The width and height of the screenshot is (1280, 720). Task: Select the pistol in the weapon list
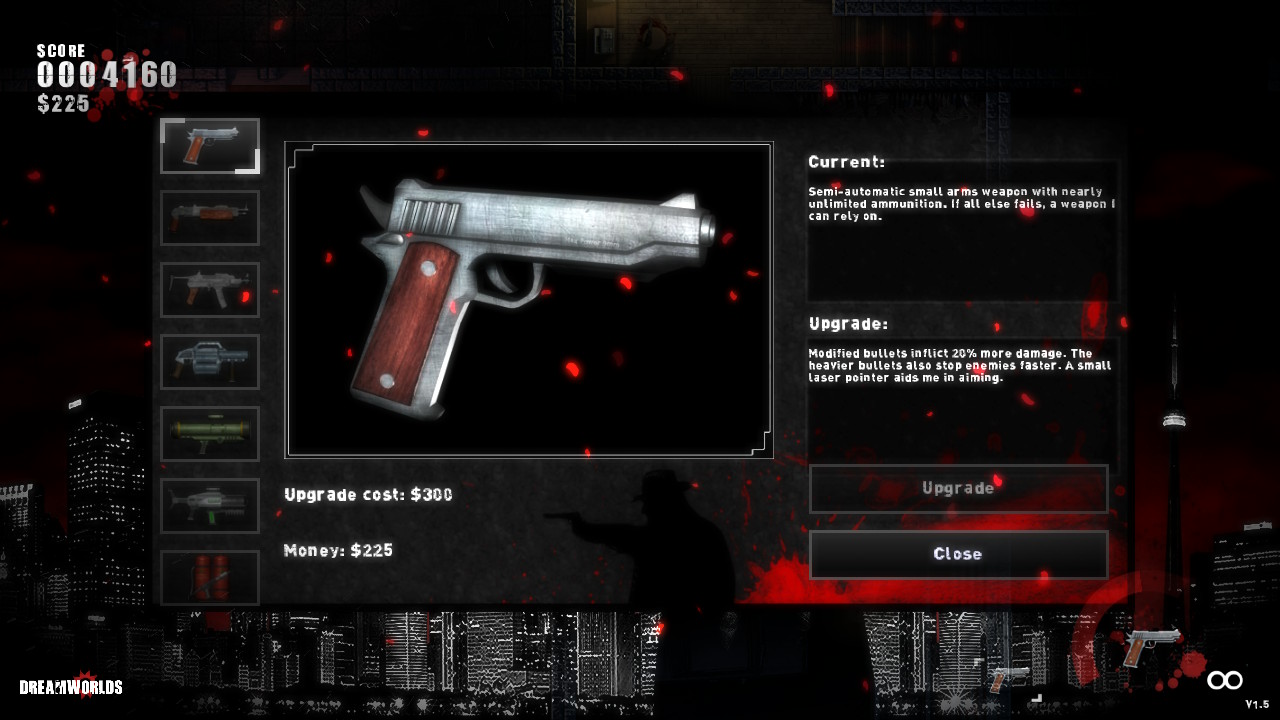[210, 146]
